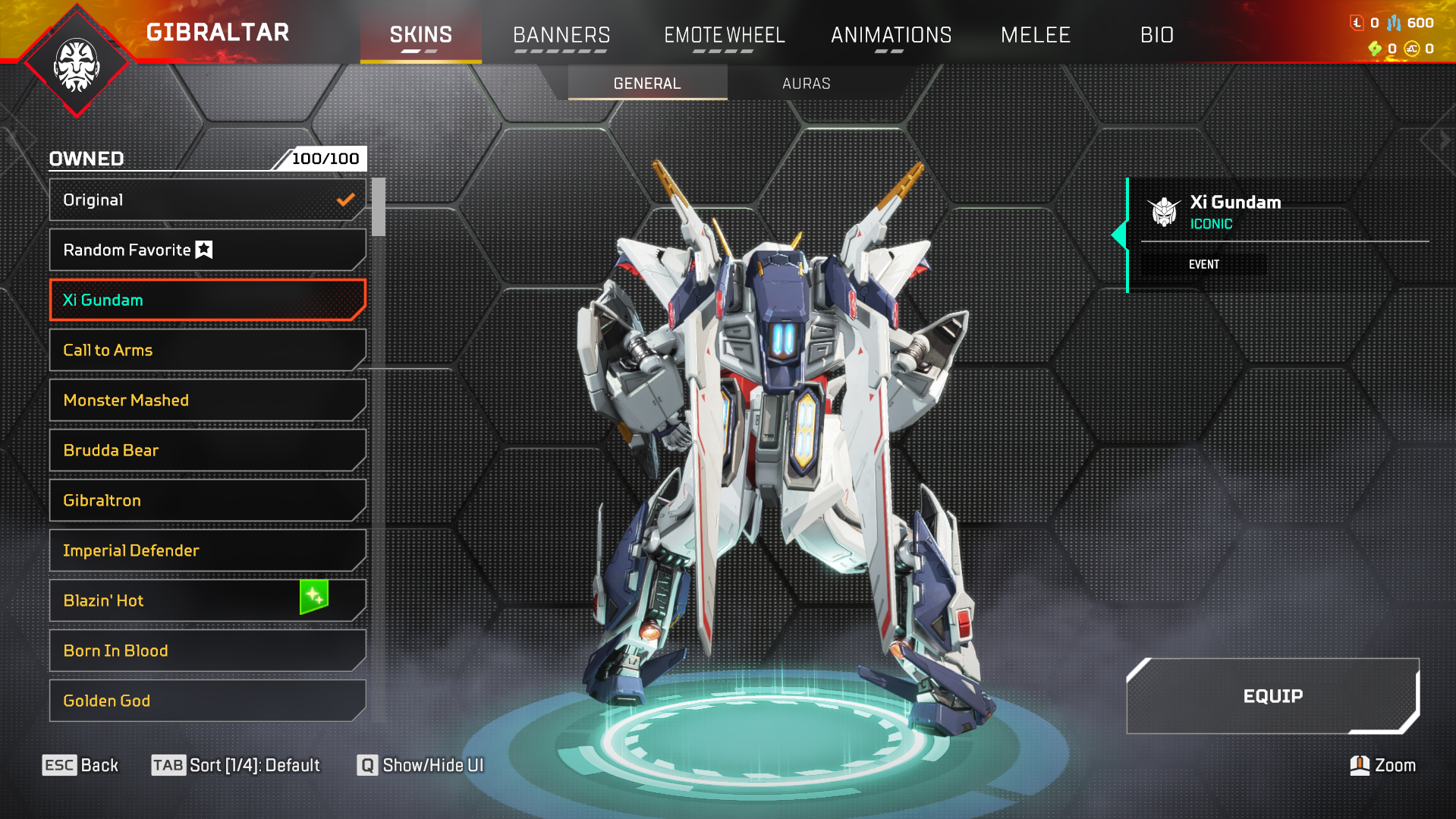The width and height of the screenshot is (1456, 819).
Task: Click the Skins tab
Action: click(x=420, y=35)
